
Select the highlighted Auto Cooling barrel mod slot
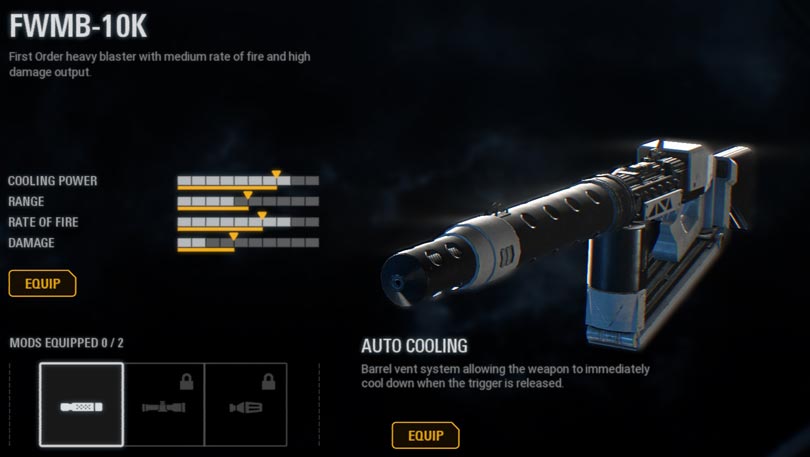click(81, 404)
